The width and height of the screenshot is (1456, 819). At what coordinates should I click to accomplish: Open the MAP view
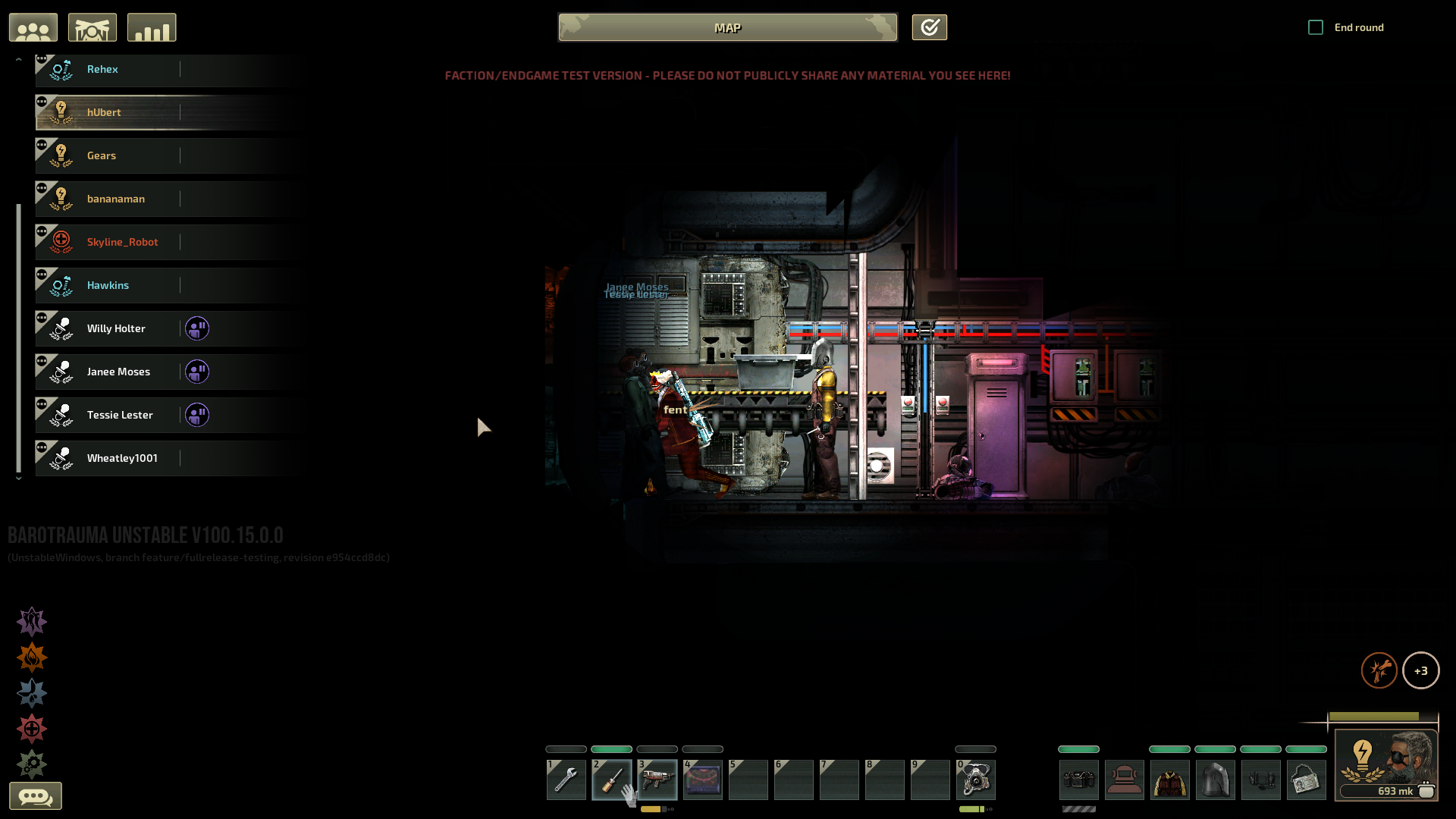[x=727, y=27]
